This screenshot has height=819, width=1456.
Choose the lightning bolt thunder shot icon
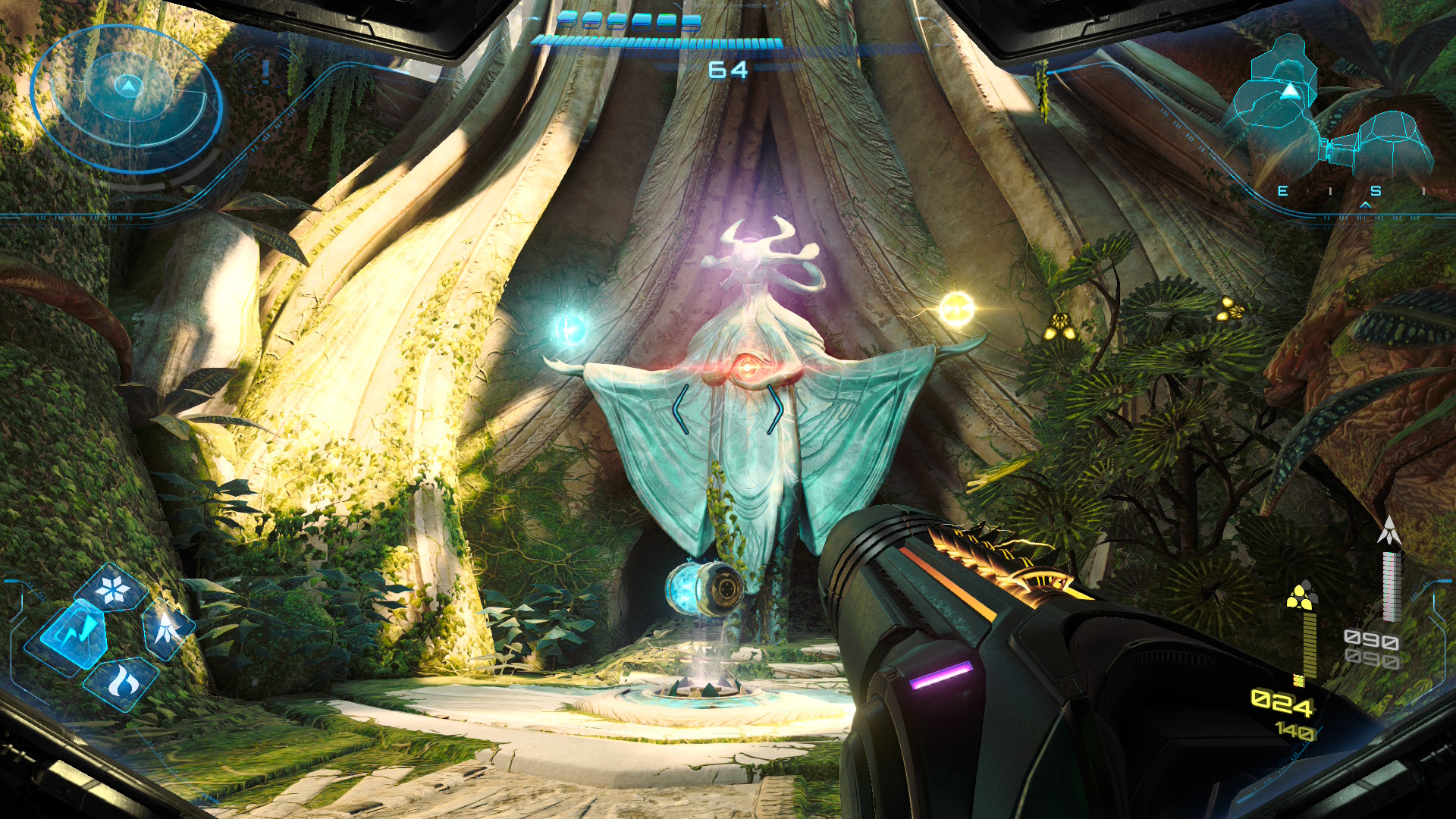[74, 634]
